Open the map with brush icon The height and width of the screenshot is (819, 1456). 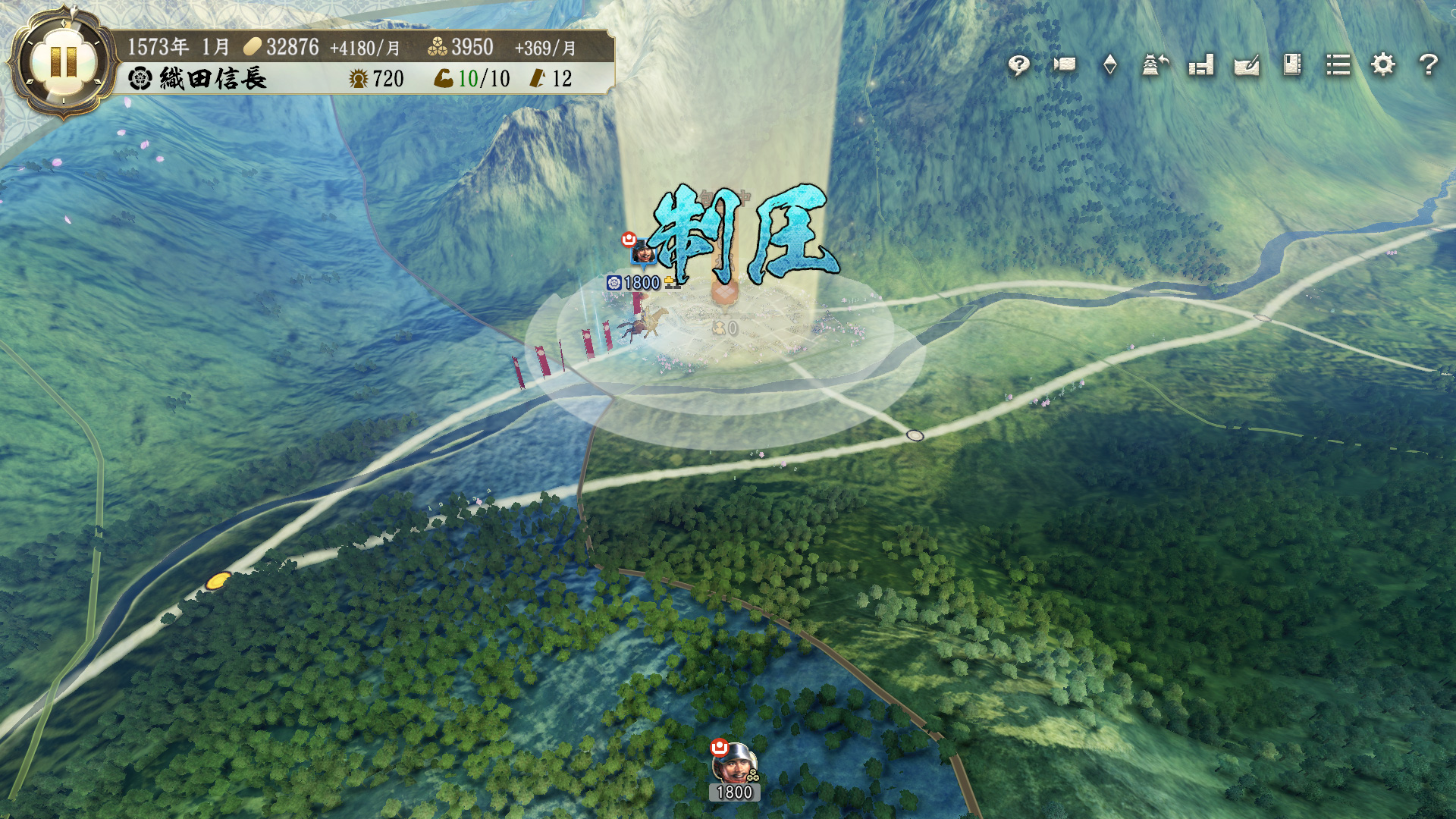[x=1247, y=65]
